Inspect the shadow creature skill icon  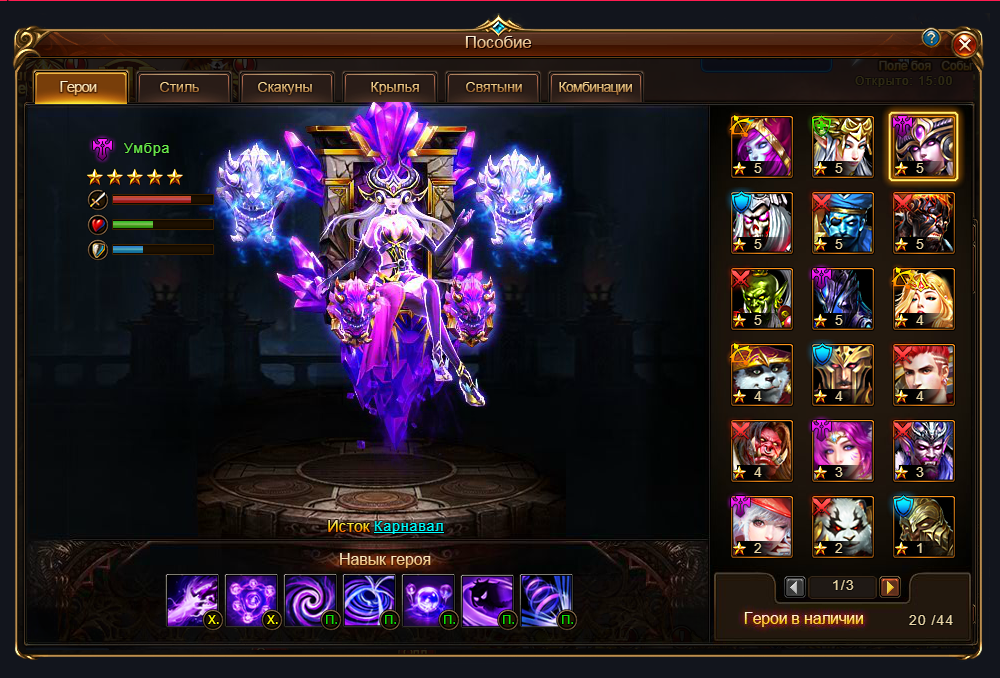pos(487,600)
